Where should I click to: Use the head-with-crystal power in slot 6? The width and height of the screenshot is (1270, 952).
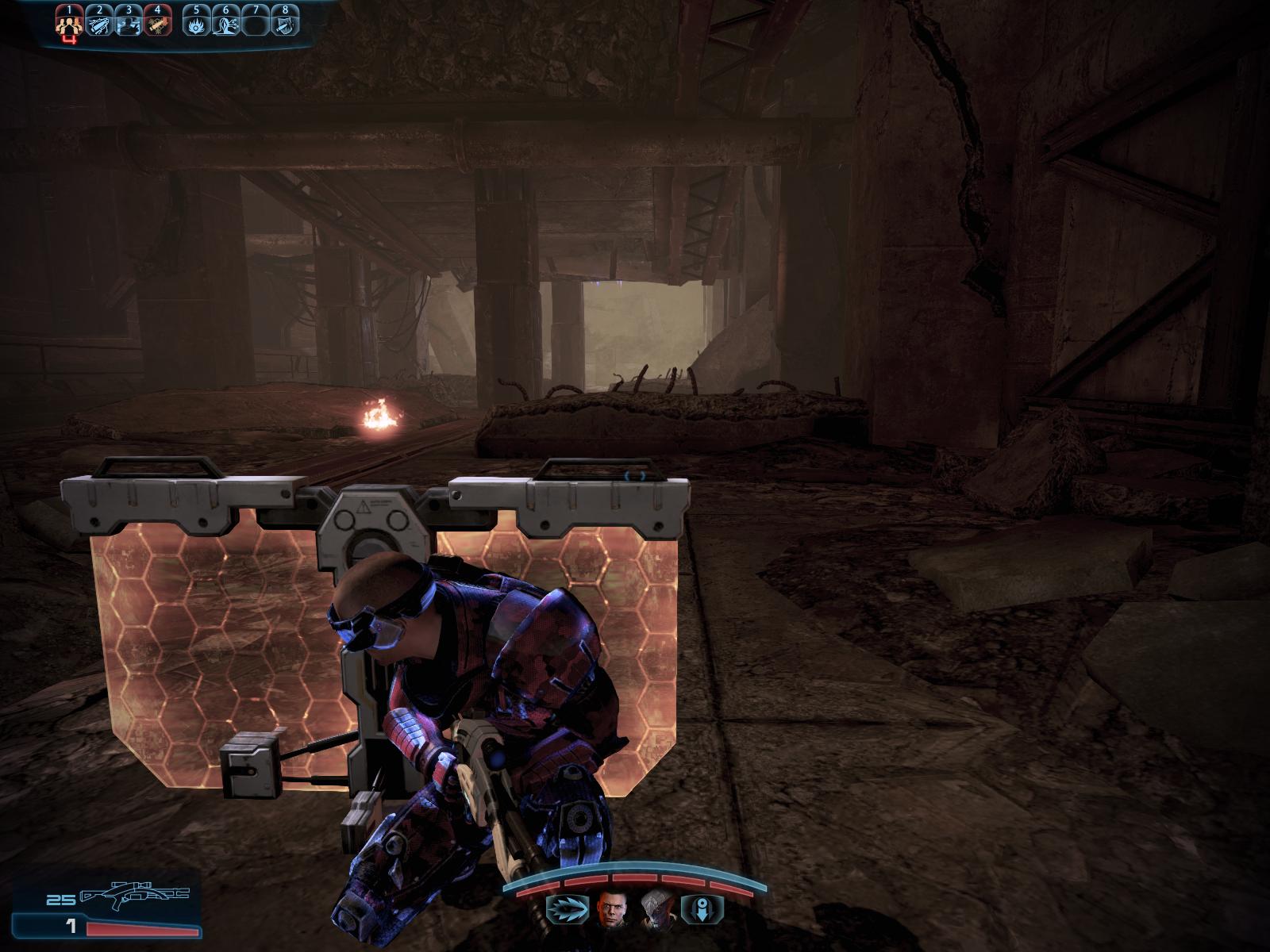tap(226, 25)
